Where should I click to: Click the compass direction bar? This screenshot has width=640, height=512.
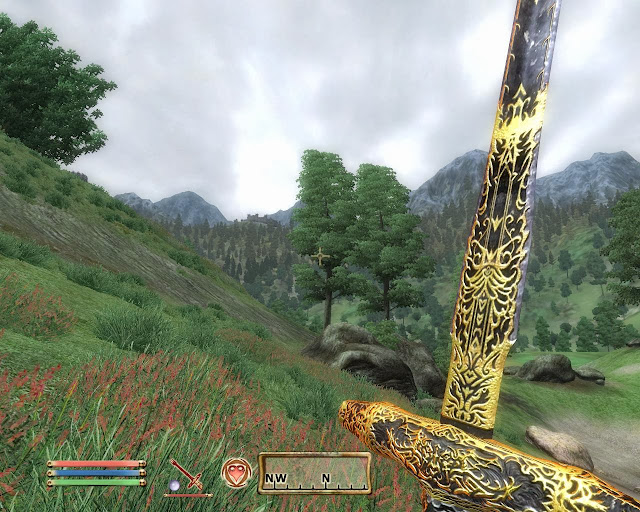coord(314,474)
